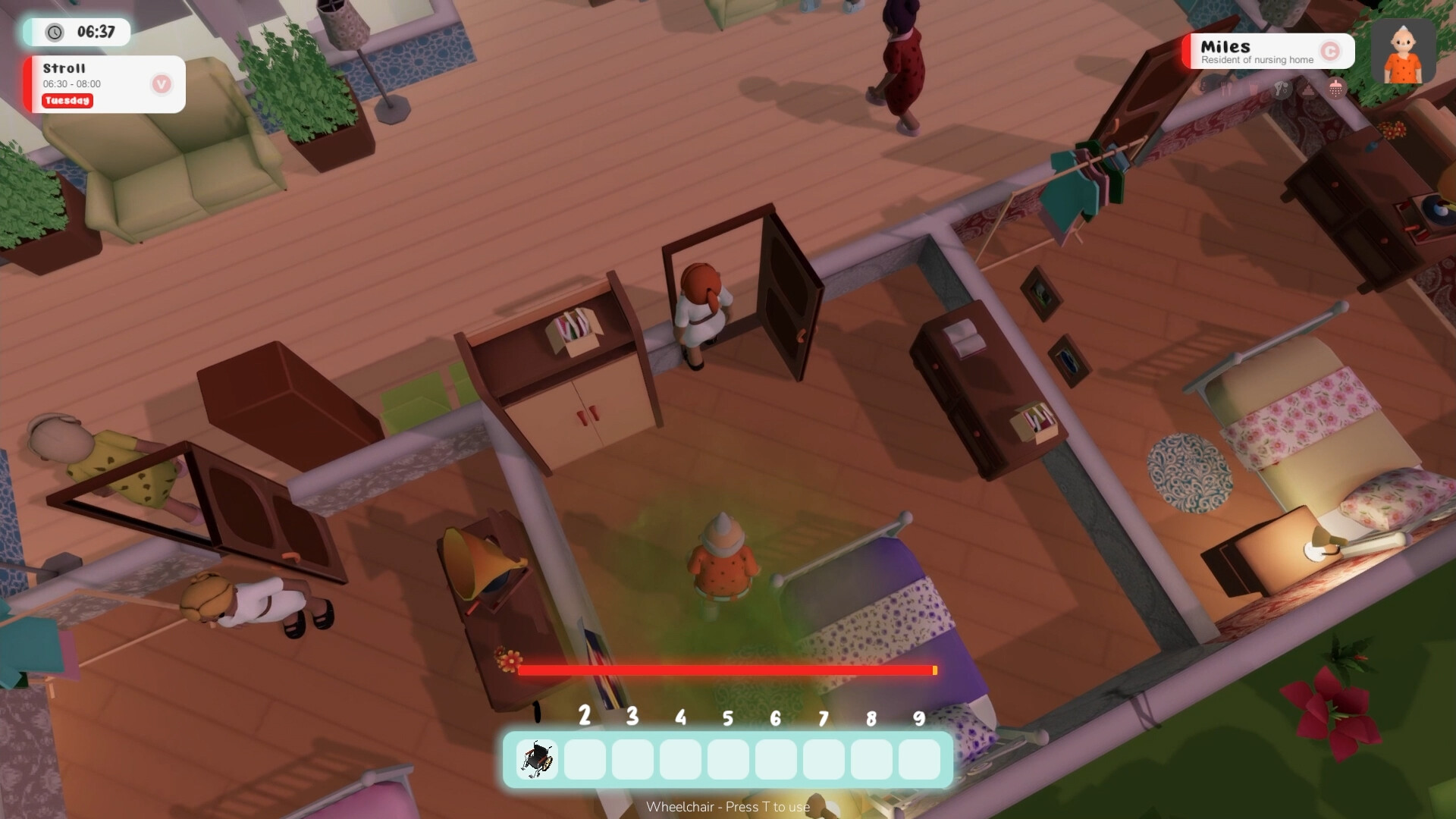Viewport: 1456px width, 819px height.
Task: Select the Miles name header
Action: pos(1225,46)
